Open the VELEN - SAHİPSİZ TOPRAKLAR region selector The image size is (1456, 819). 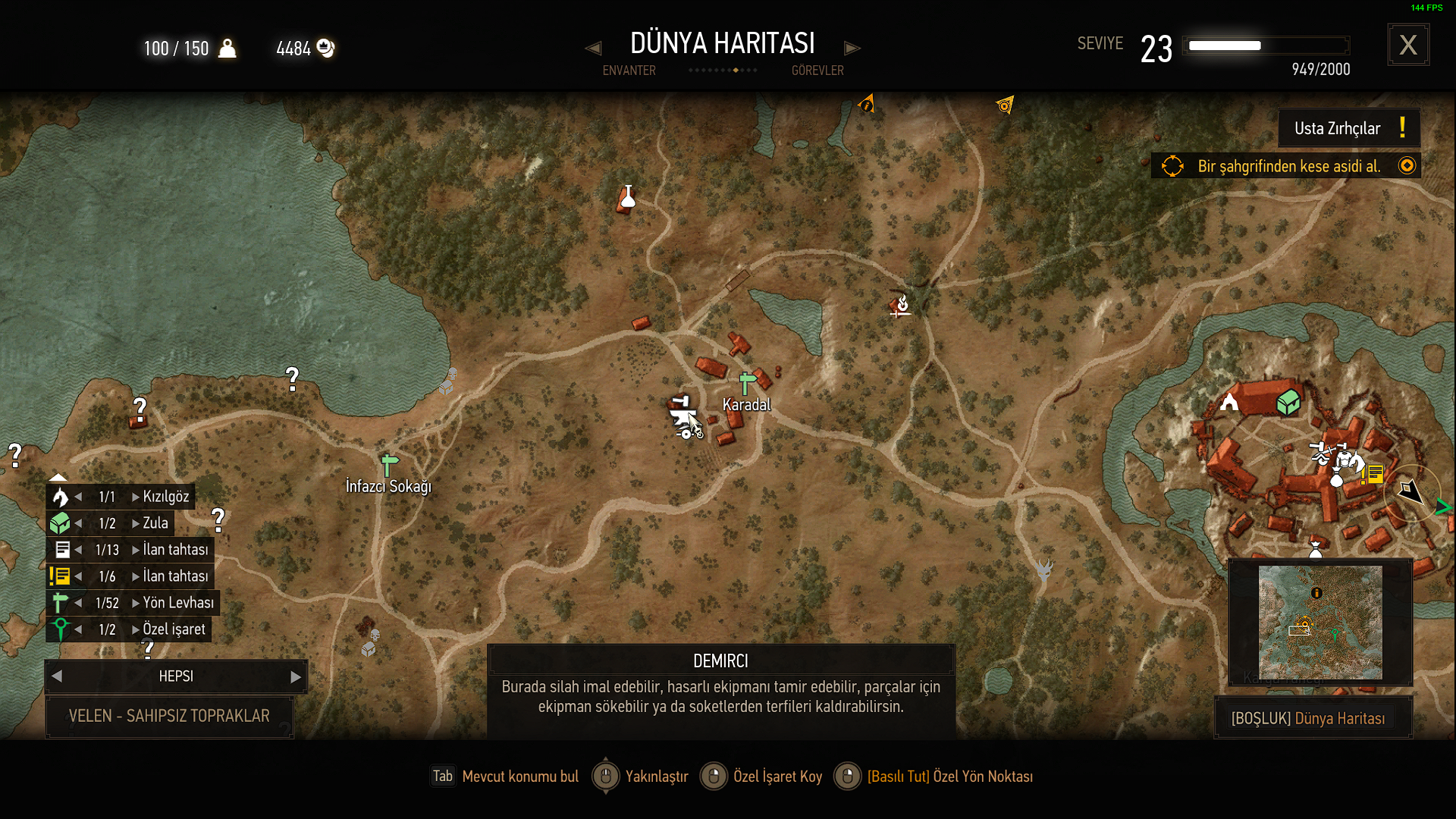(169, 717)
